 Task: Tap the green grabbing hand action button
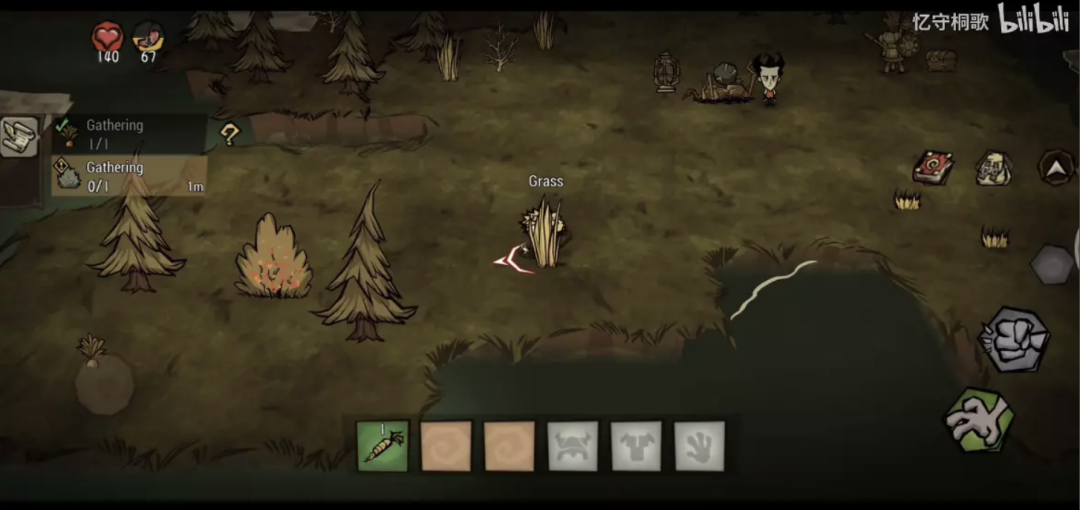click(980, 420)
